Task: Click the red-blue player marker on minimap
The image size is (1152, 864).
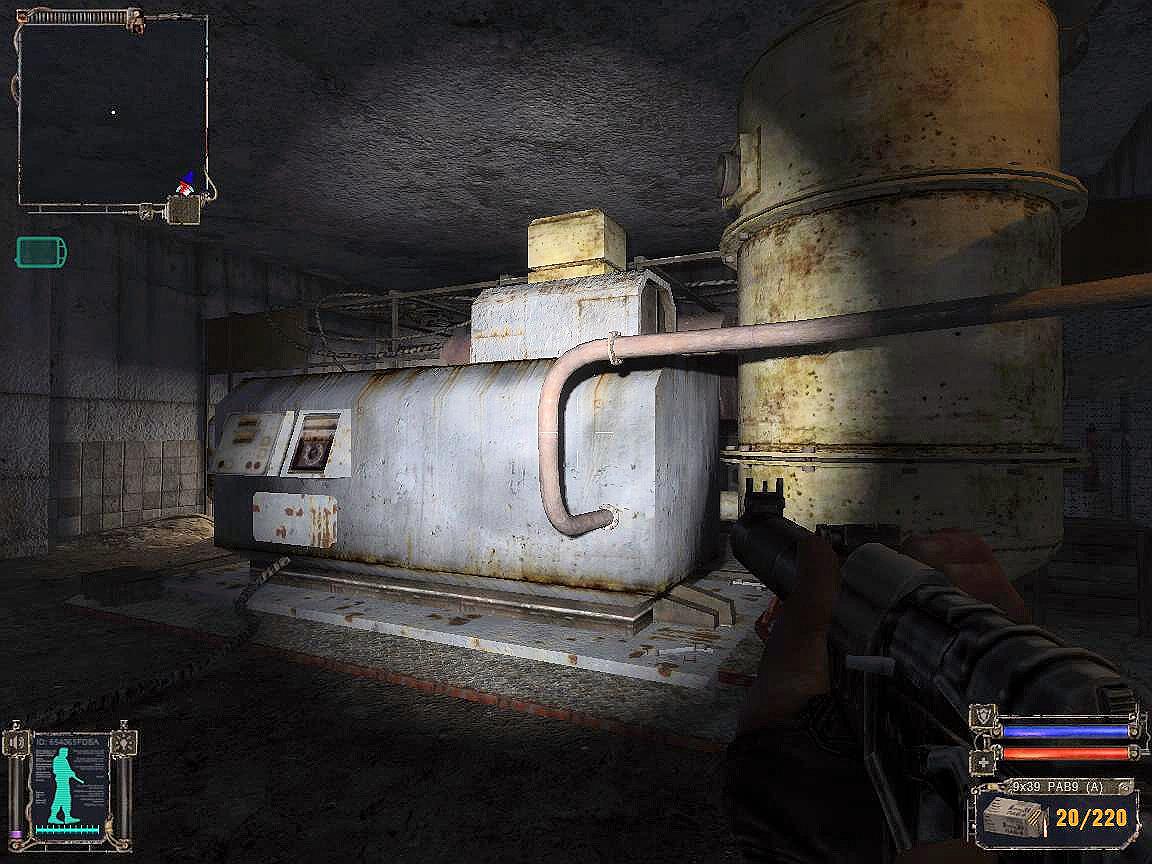Action: click(184, 182)
